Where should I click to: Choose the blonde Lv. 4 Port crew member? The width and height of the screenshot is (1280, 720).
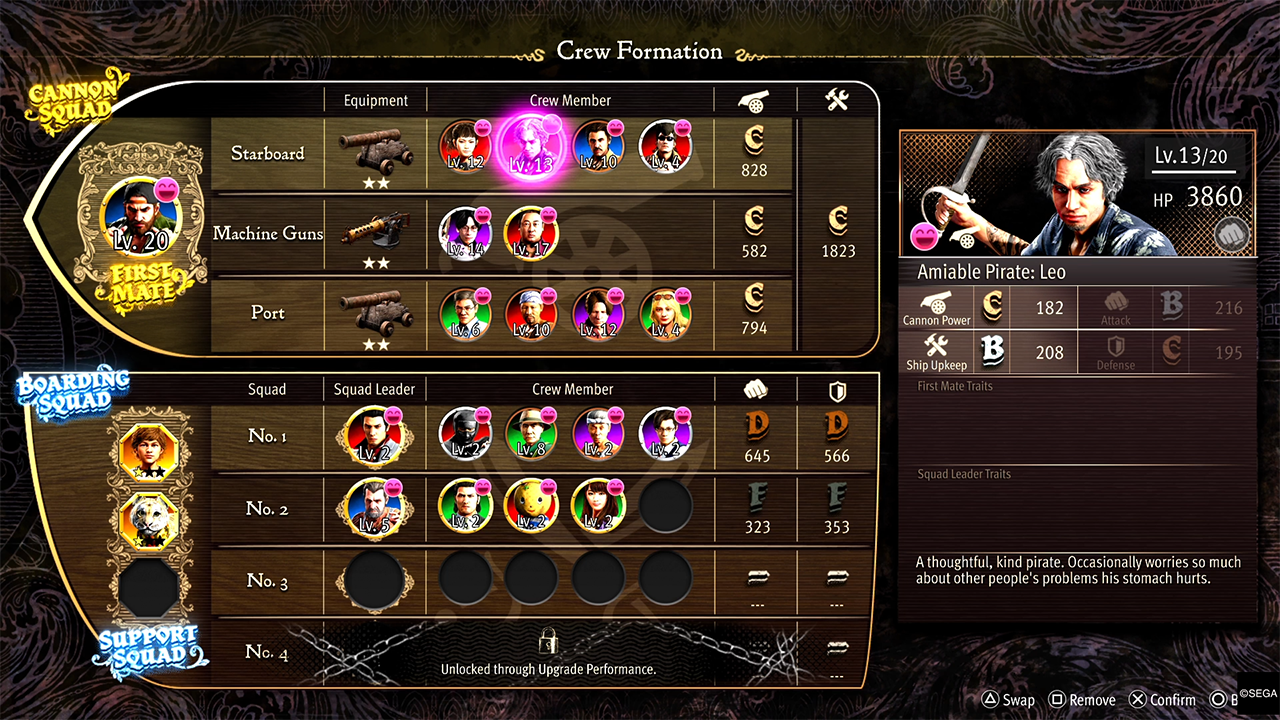click(x=664, y=314)
